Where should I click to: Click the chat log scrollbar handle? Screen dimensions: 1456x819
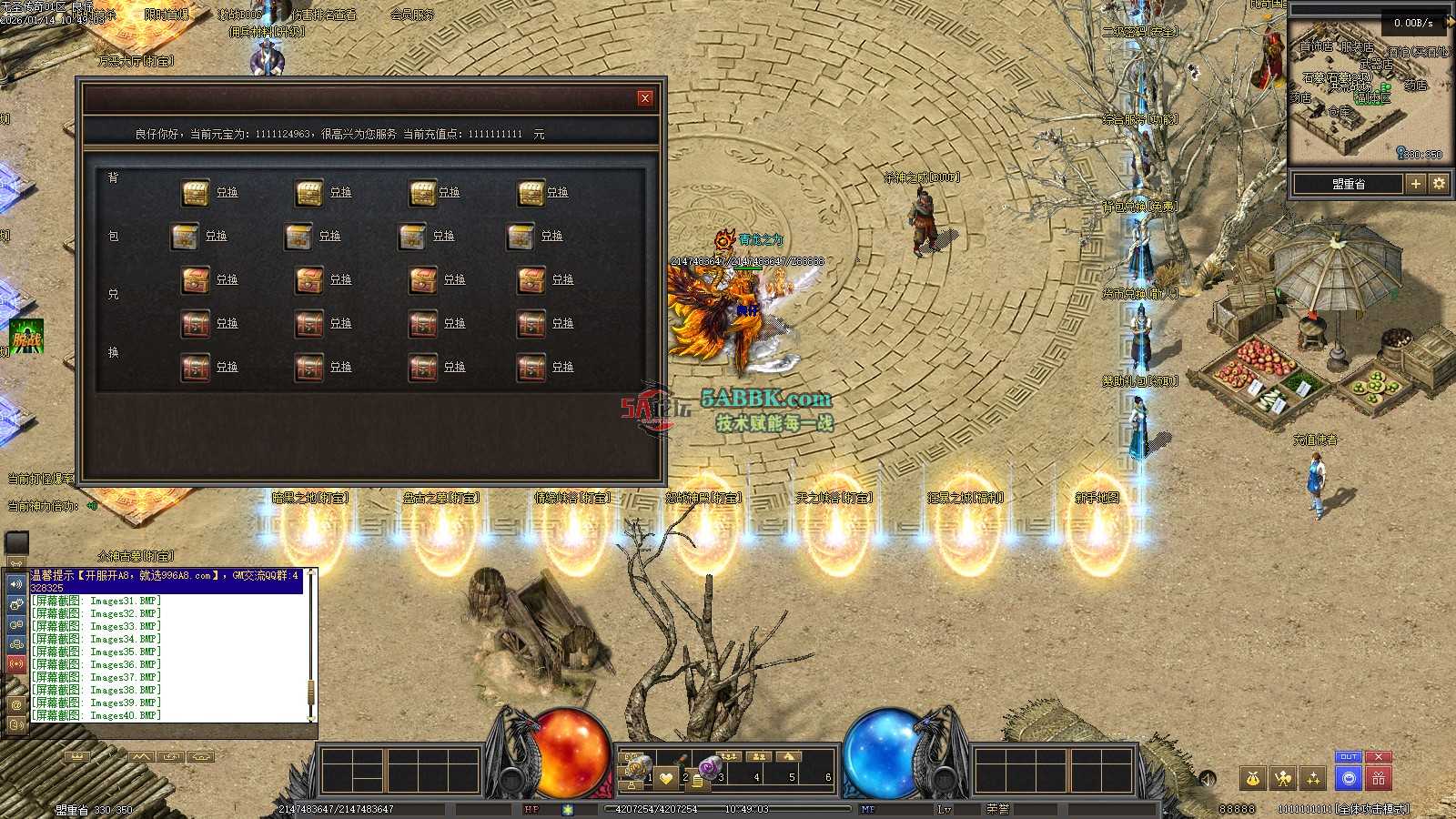(311, 690)
